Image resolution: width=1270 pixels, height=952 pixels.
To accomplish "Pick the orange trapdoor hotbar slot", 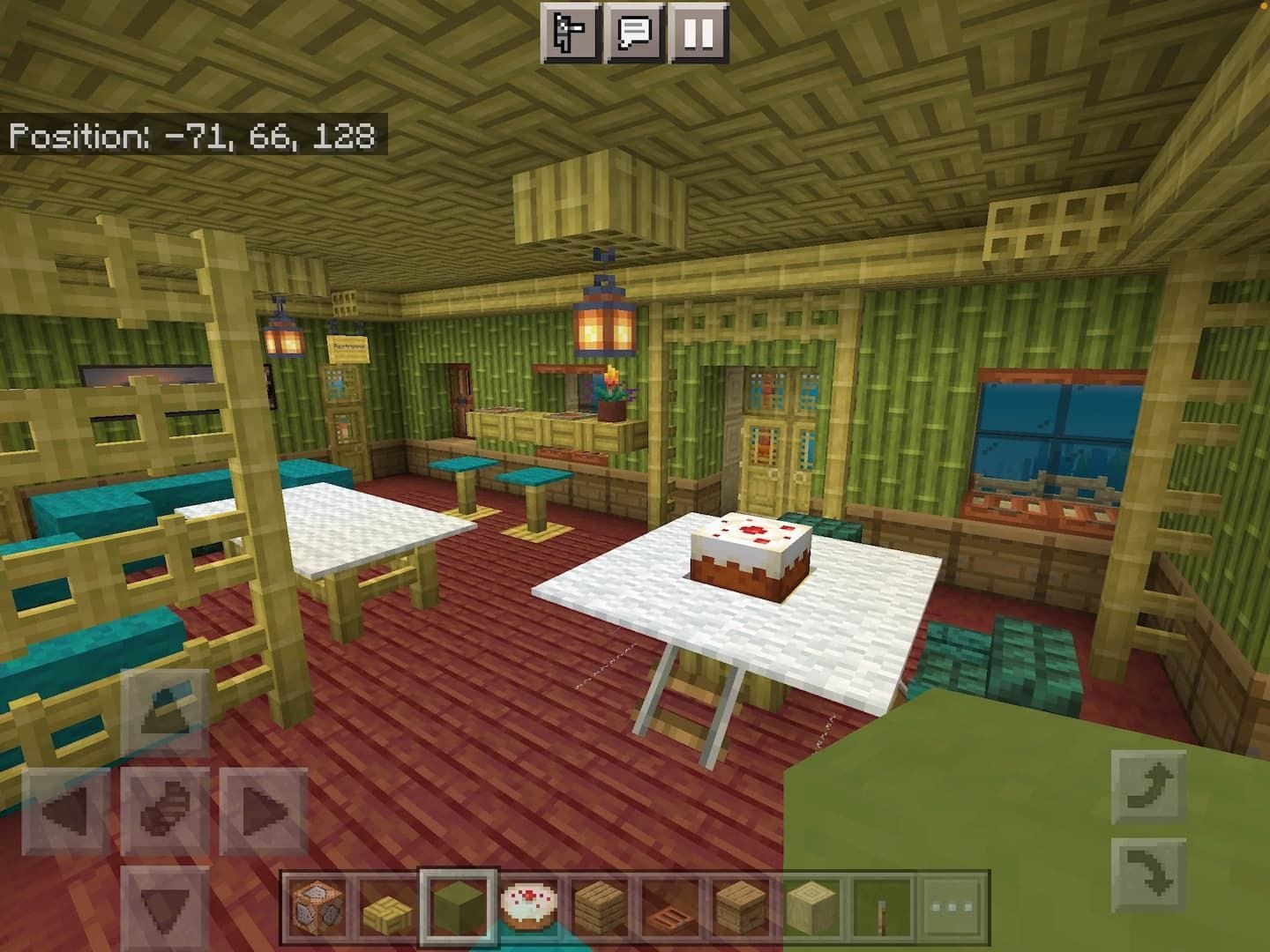I will click(x=669, y=905).
